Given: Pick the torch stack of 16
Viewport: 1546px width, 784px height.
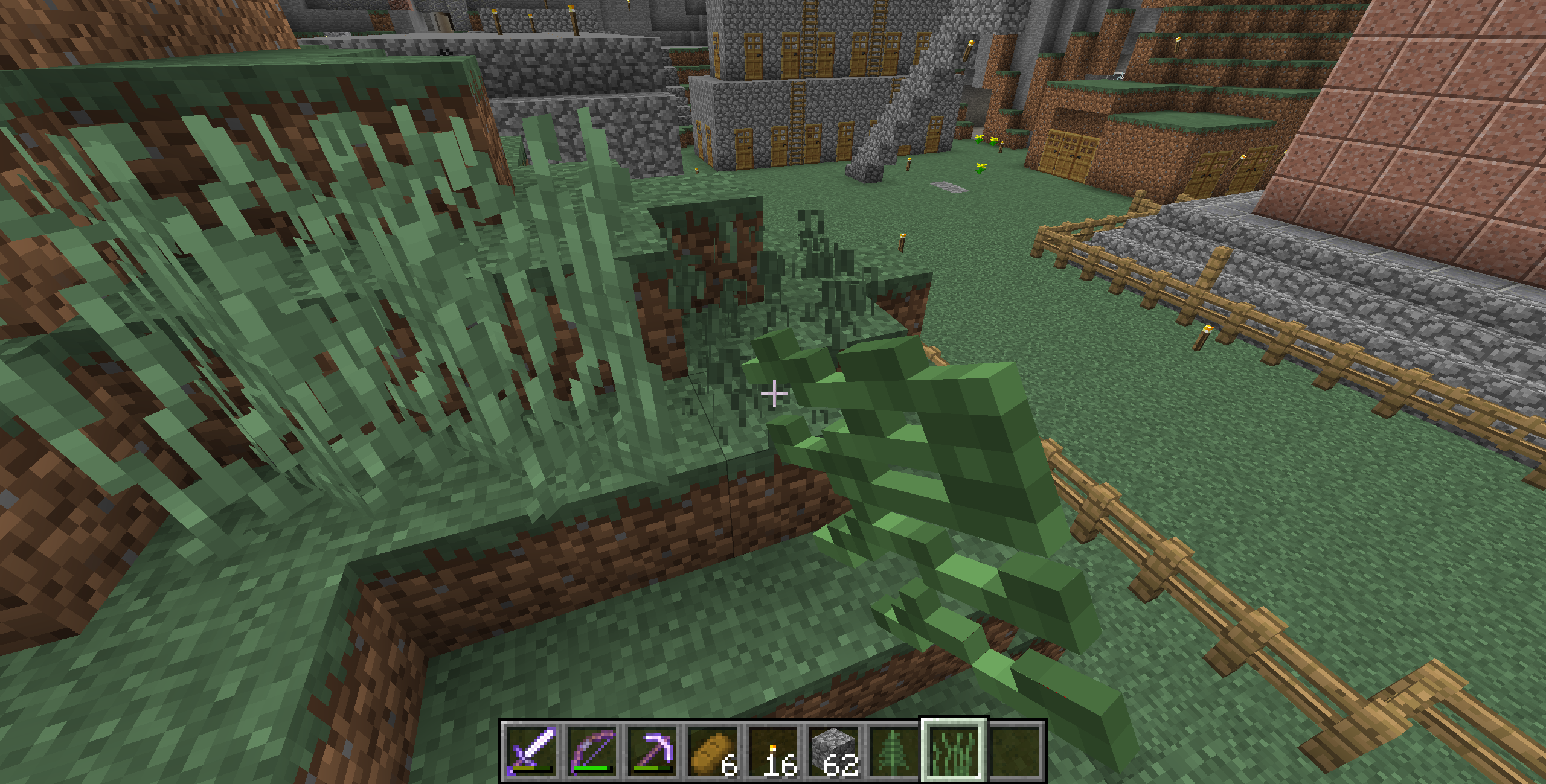Looking at the screenshot, I should (x=772, y=751).
